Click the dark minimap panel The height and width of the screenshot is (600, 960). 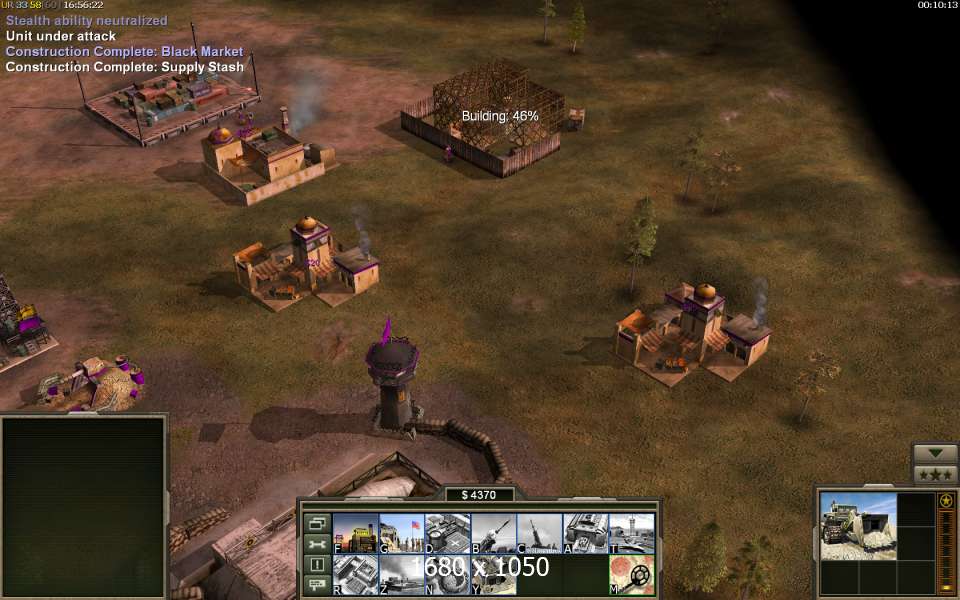pos(83,506)
